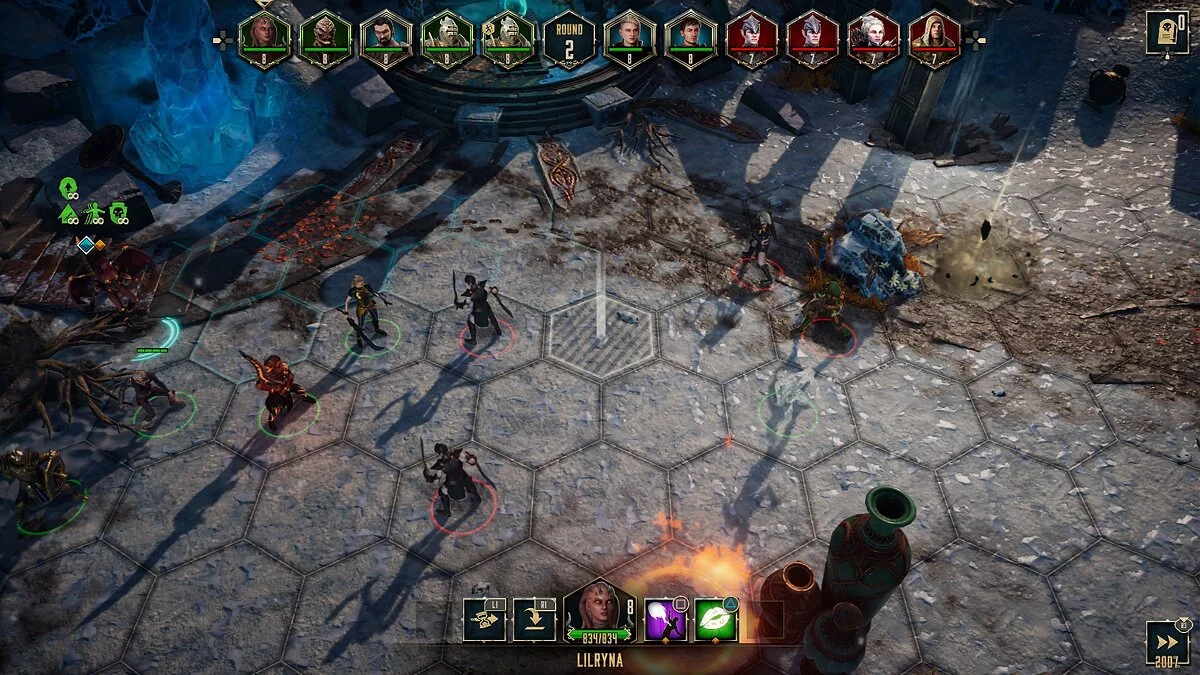Choose the defend down-arrow action
The width and height of the screenshot is (1200, 675).
click(533, 620)
